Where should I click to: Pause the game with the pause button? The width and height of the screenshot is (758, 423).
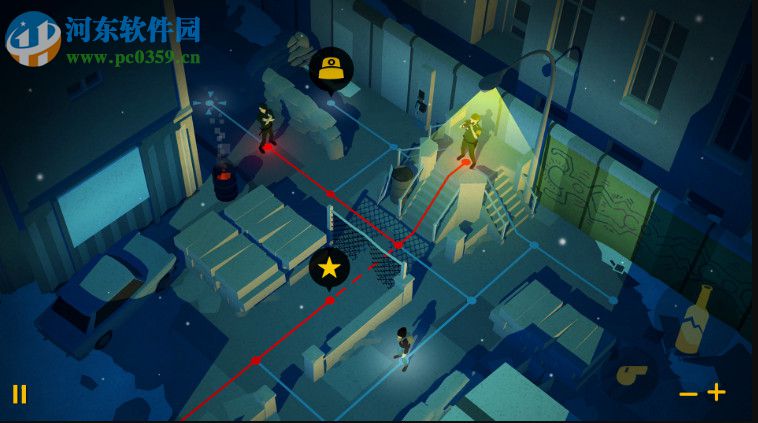19,394
